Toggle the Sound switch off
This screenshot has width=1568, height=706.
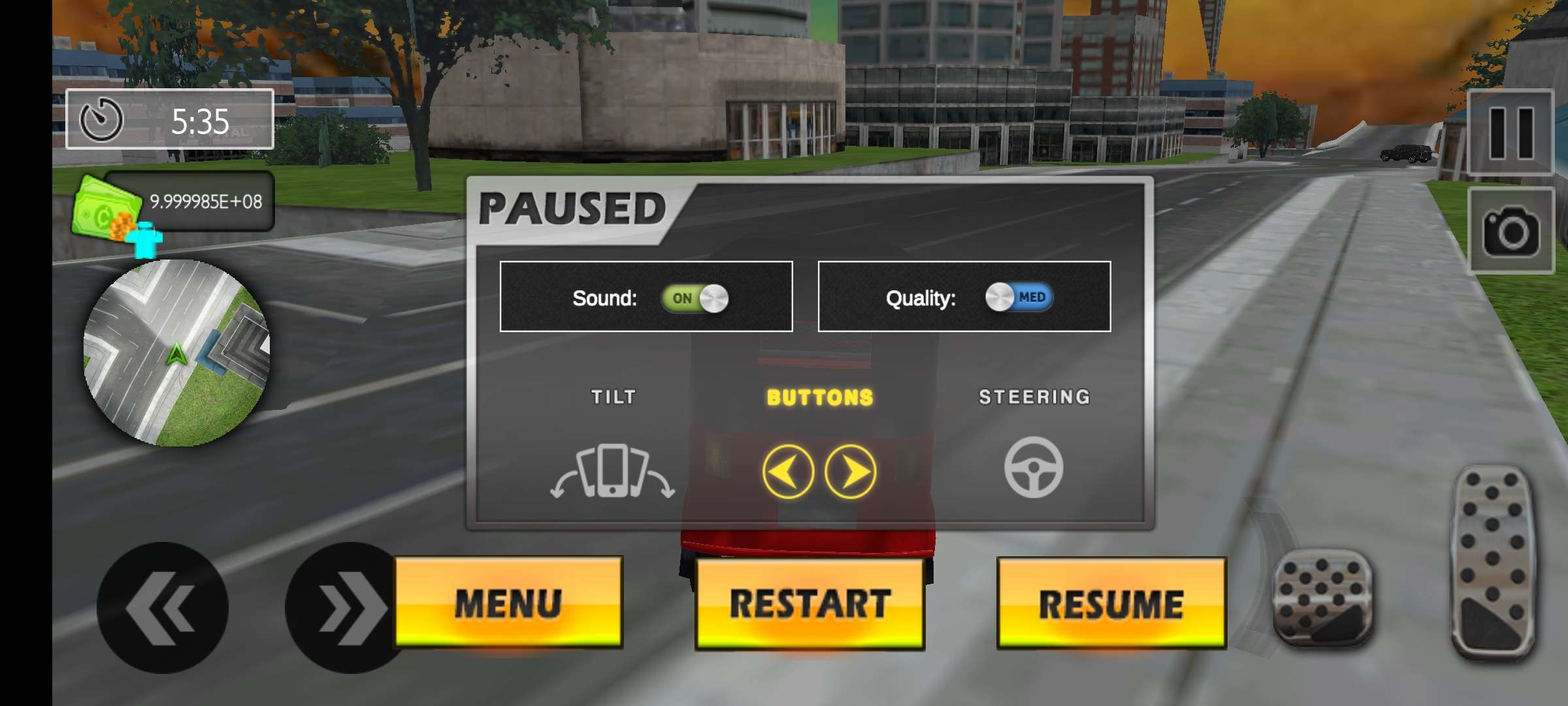[x=695, y=298]
